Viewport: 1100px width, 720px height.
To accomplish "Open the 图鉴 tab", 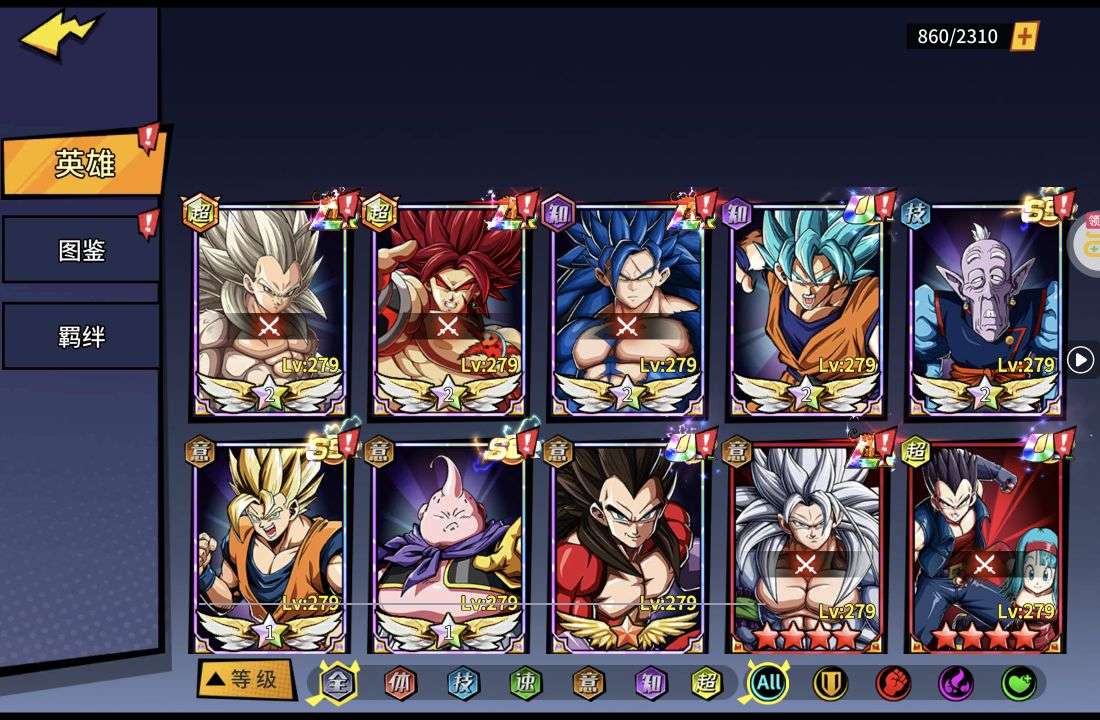I will (x=81, y=250).
